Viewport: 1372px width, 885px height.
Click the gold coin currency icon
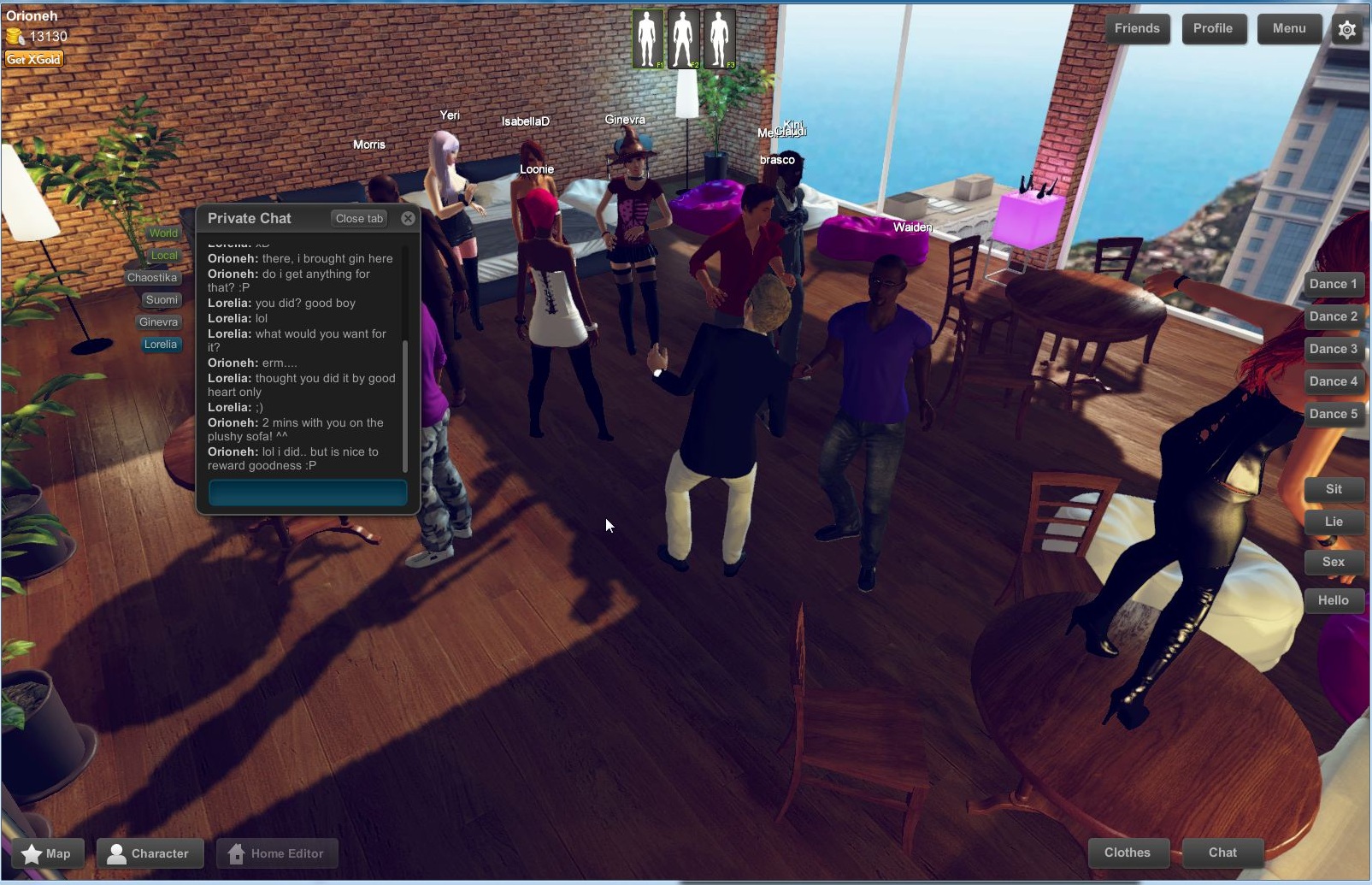coord(15,36)
